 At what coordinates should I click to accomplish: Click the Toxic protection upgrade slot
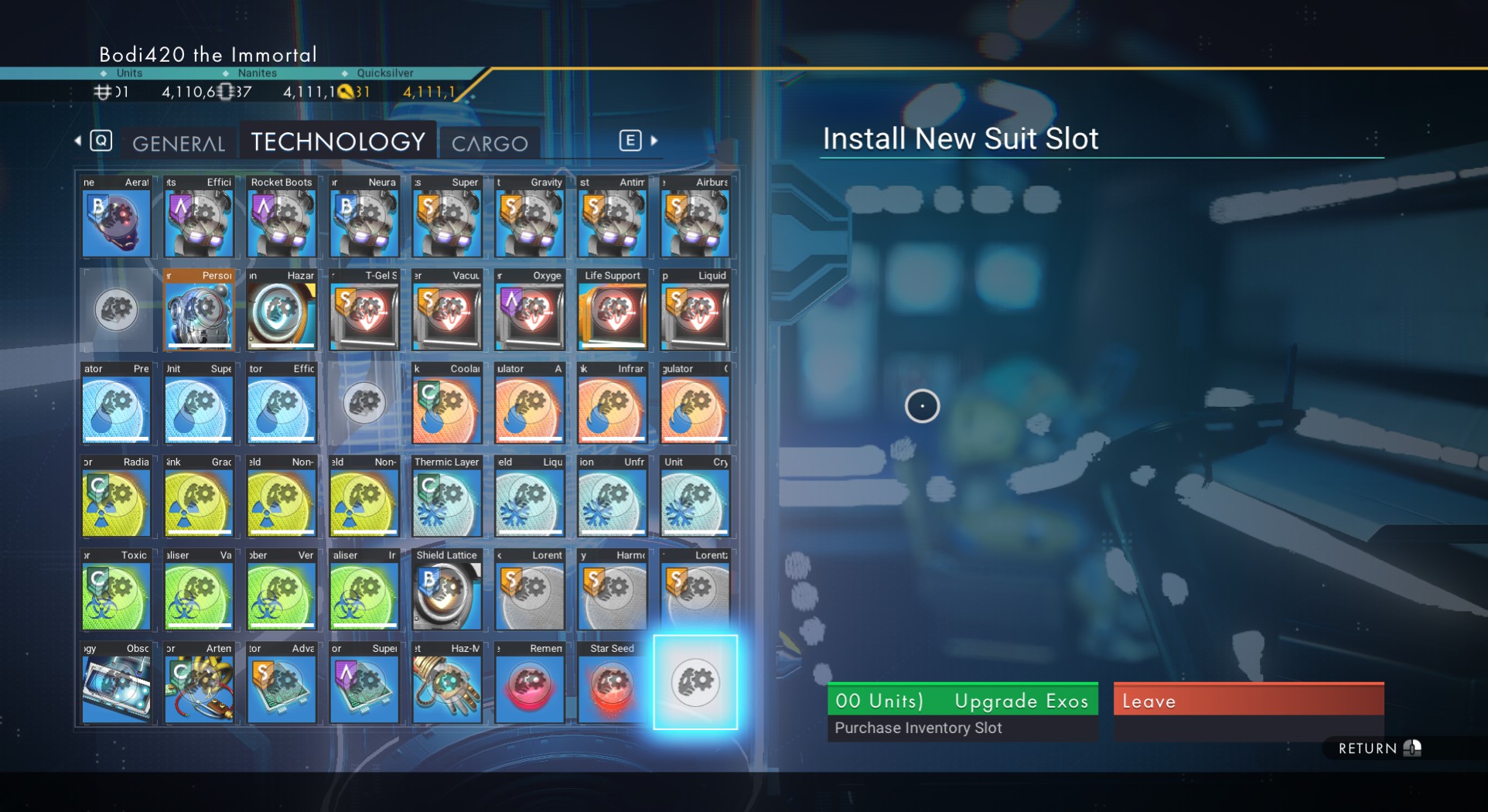116,590
